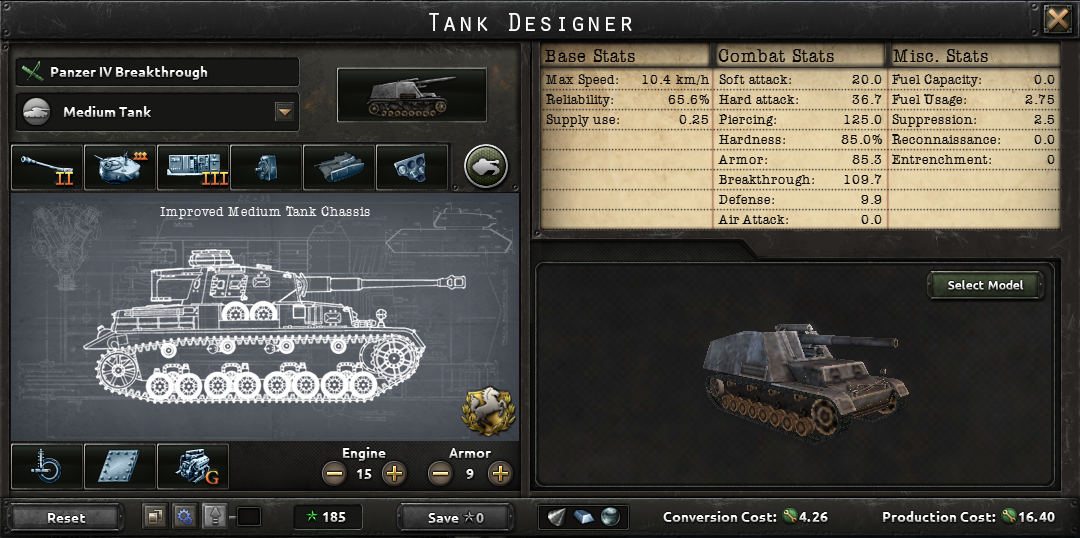Open the Medium Tank type dropdown
This screenshot has width=1080, height=538.
coord(286,112)
